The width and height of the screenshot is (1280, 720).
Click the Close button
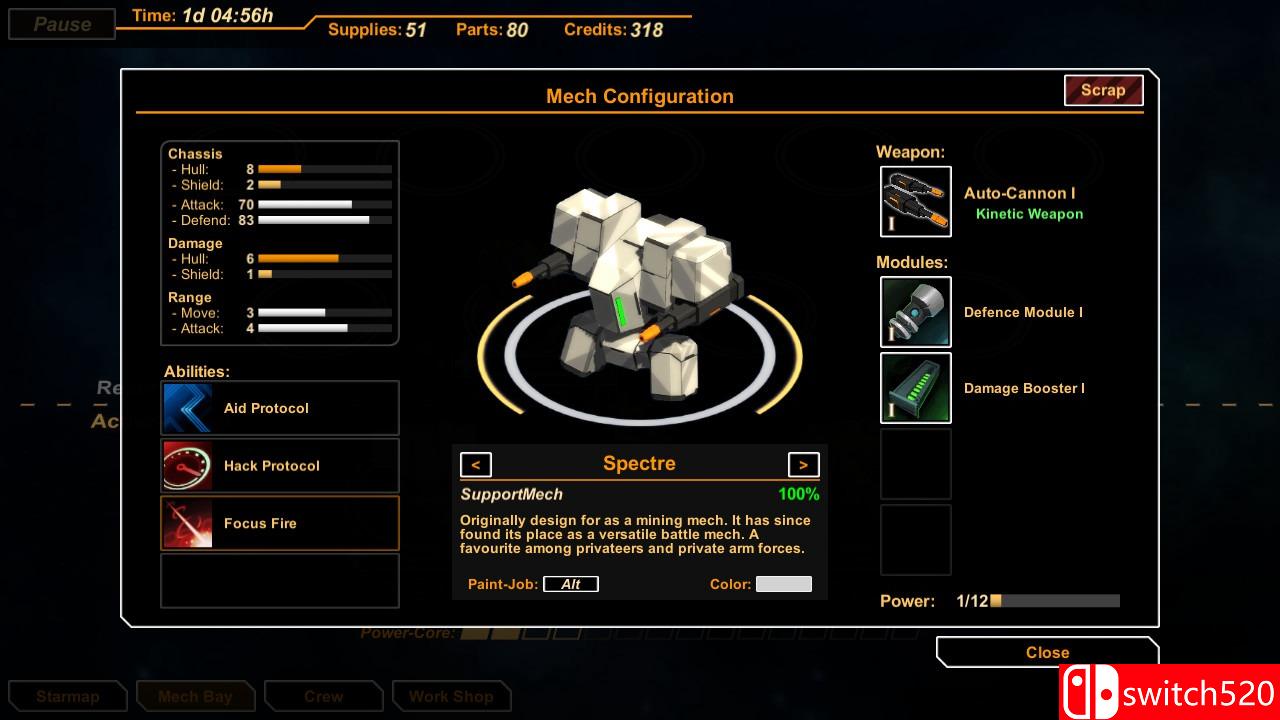point(1046,652)
